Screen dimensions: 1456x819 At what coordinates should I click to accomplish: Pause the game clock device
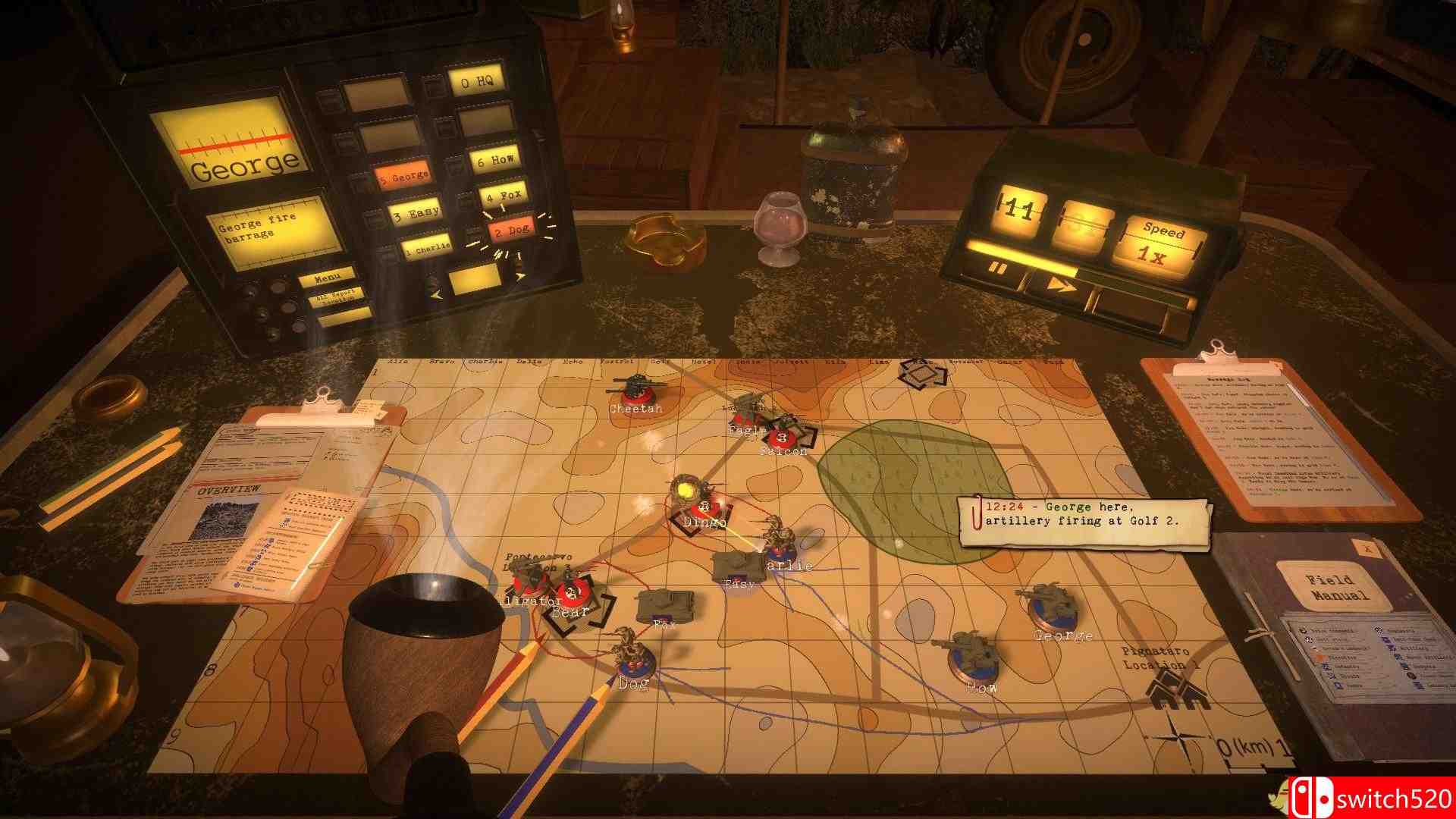pos(998,267)
